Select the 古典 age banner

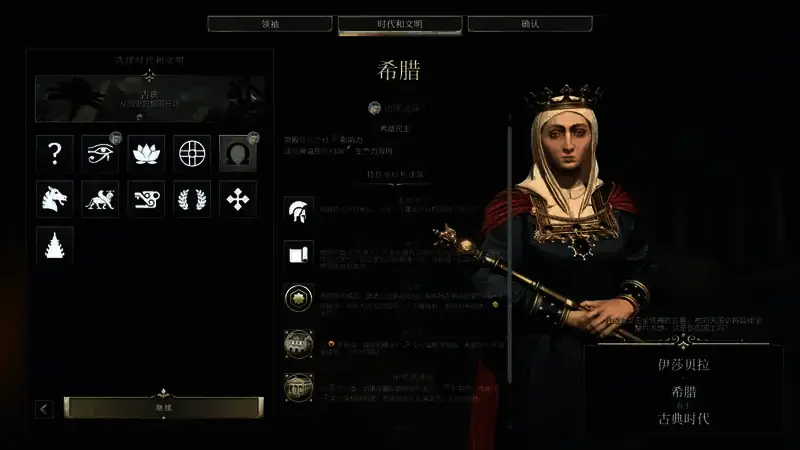pos(150,98)
